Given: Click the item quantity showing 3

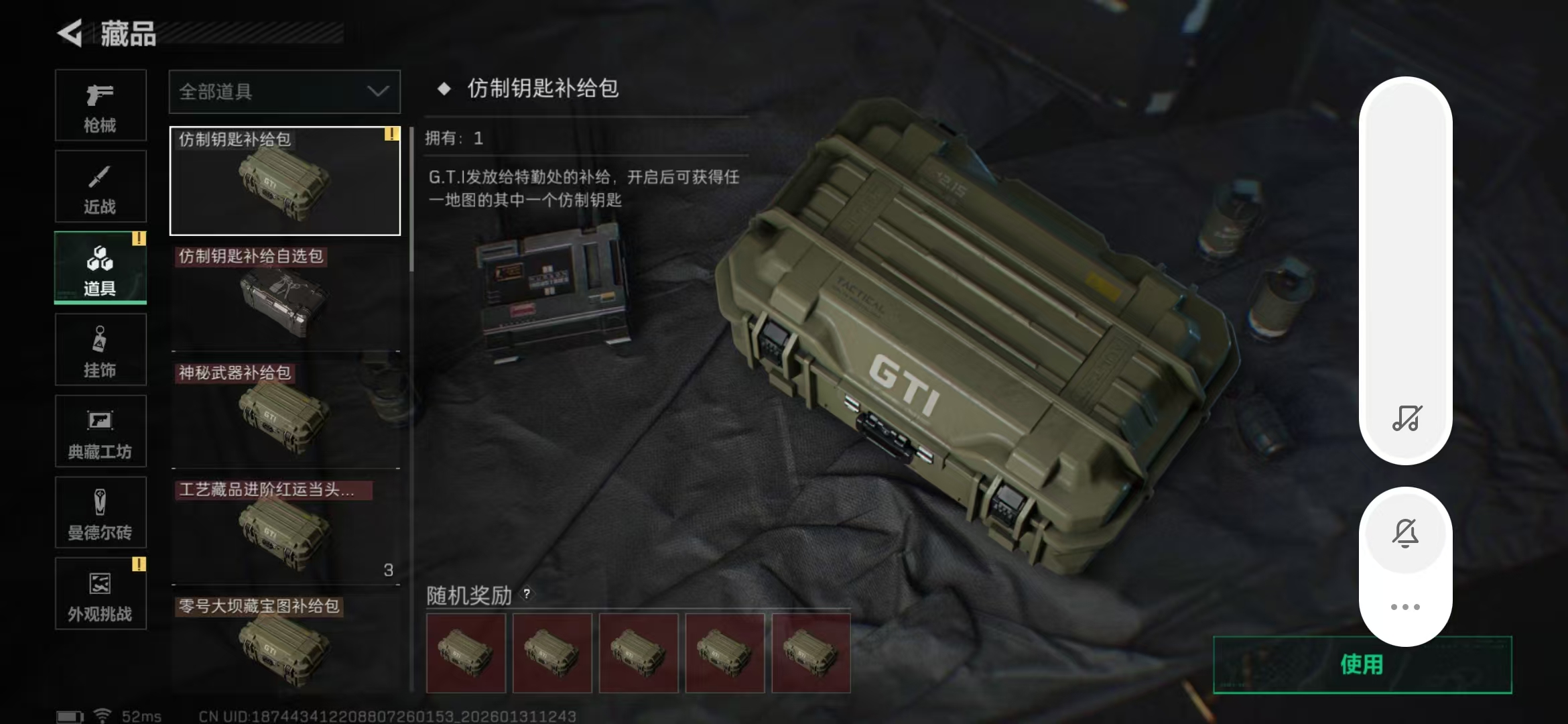Looking at the screenshot, I should click(x=389, y=571).
